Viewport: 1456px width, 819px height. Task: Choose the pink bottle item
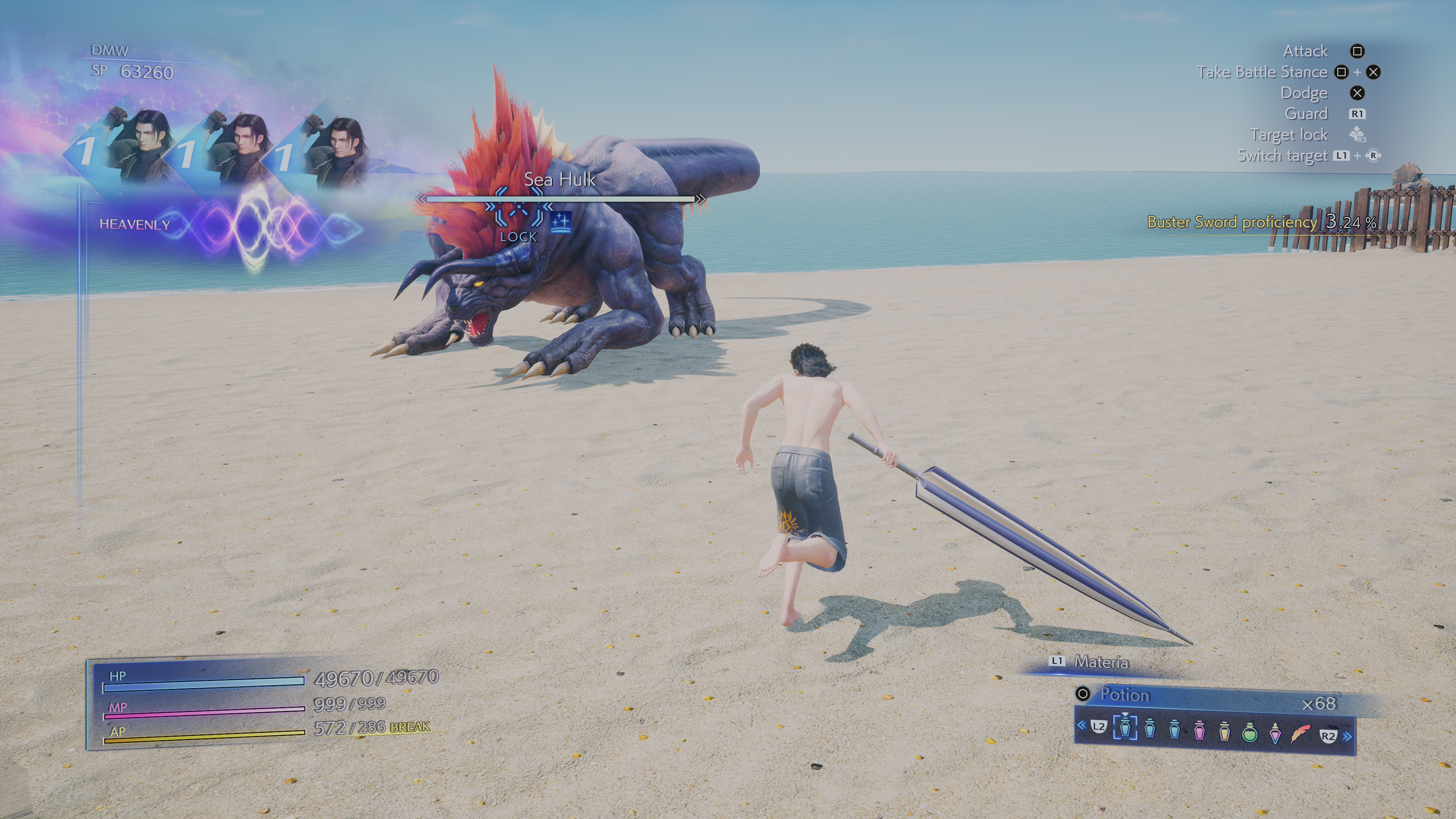1199,730
